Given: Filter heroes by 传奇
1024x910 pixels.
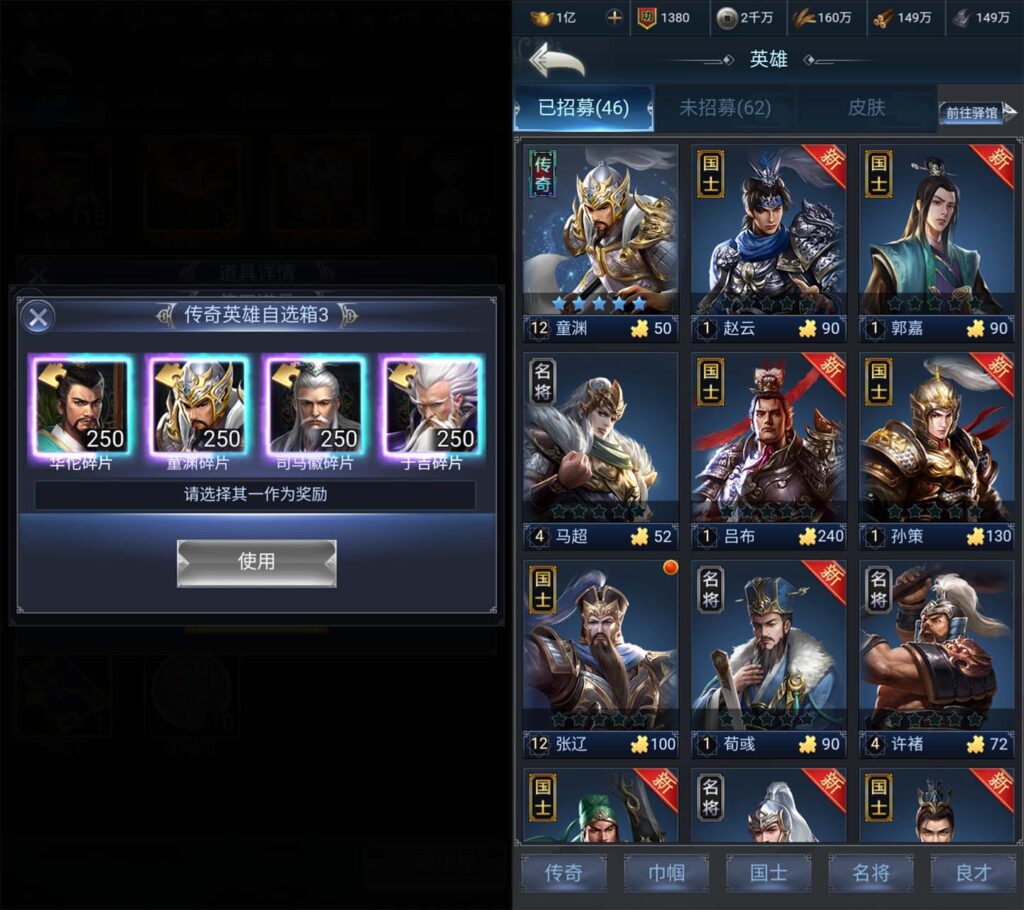Looking at the screenshot, I should [x=563, y=873].
